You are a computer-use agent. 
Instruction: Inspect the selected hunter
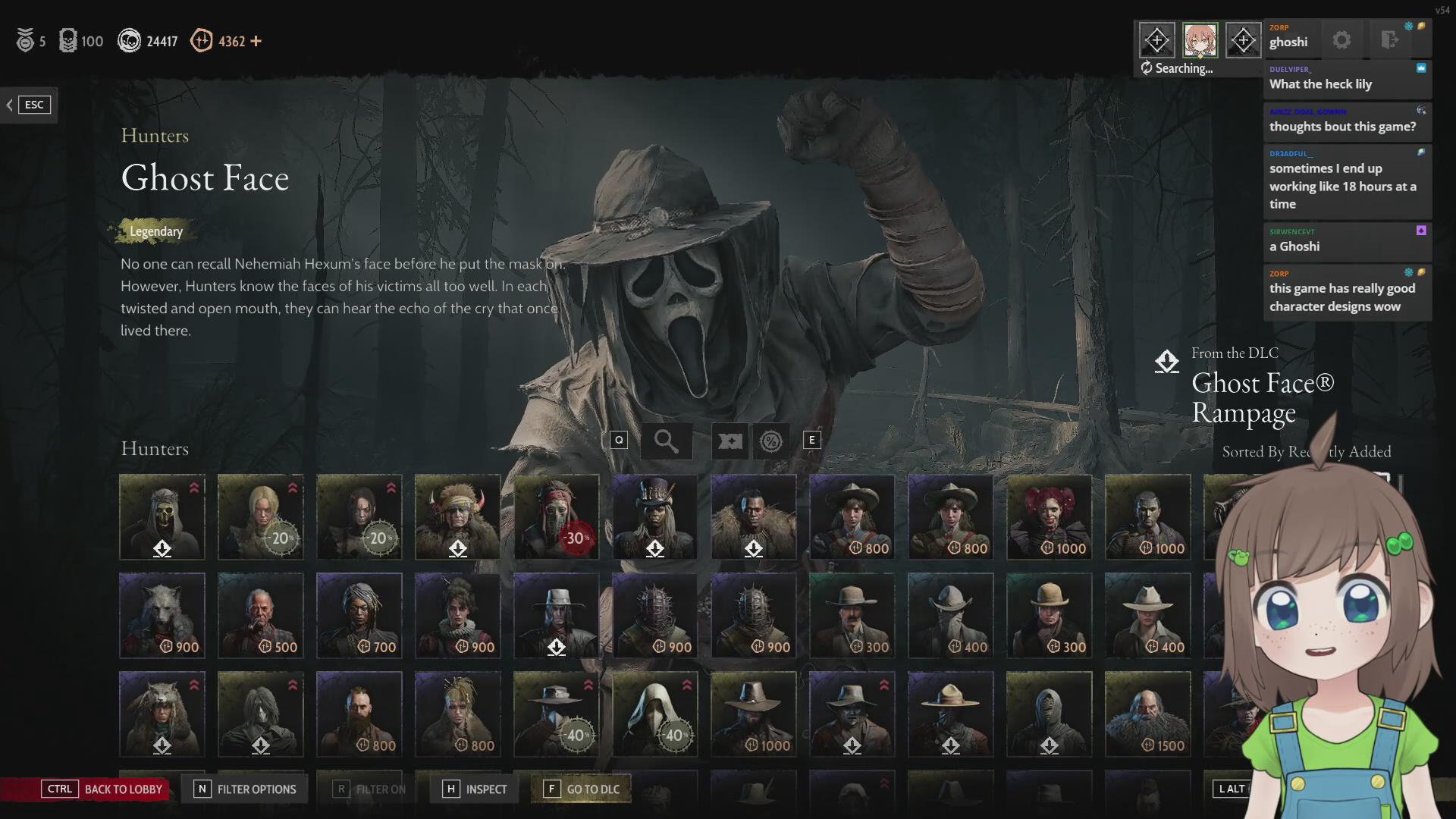(x=475, y=789)
